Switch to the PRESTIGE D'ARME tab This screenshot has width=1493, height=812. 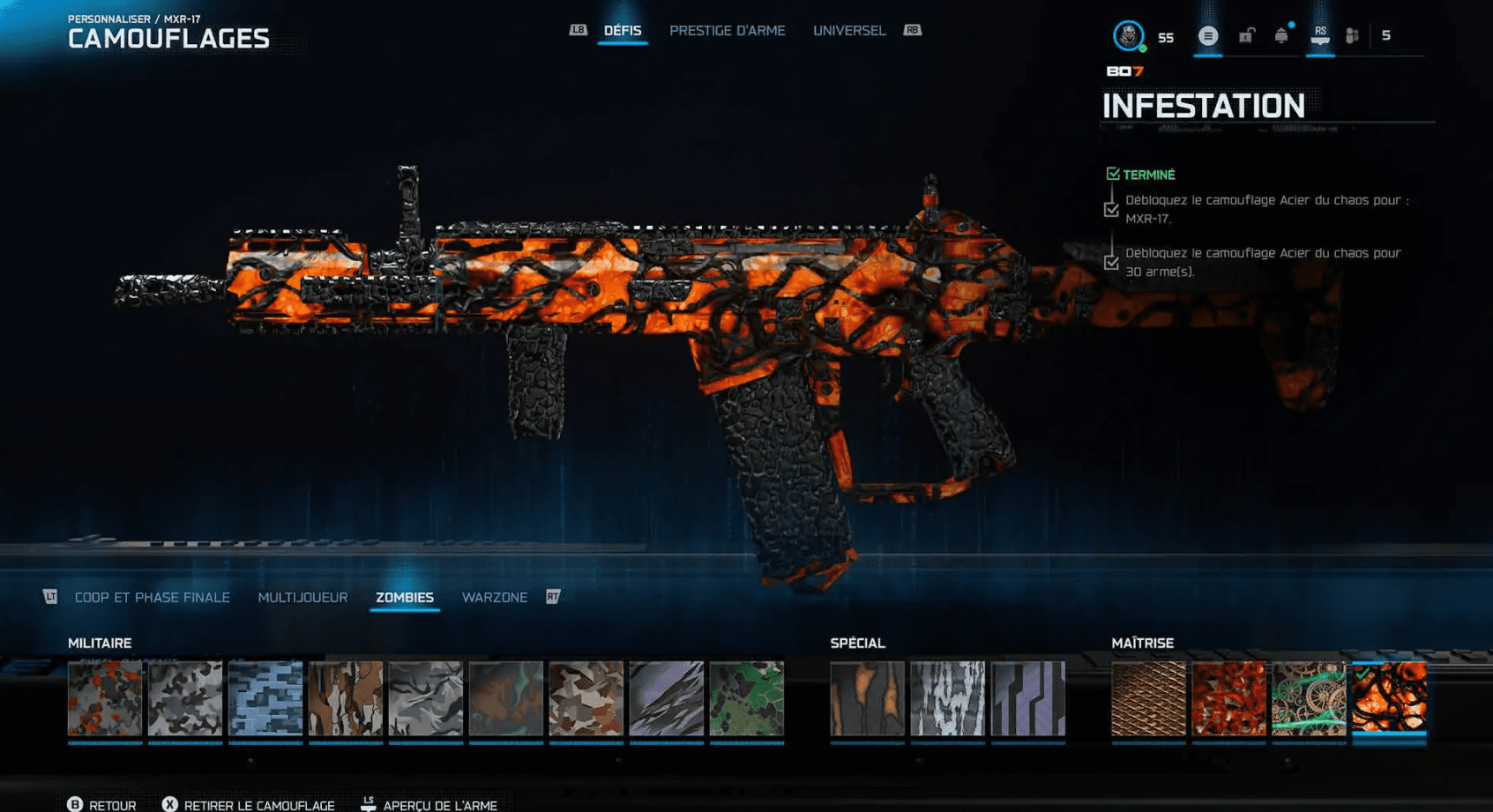click(x=728, y=30)
